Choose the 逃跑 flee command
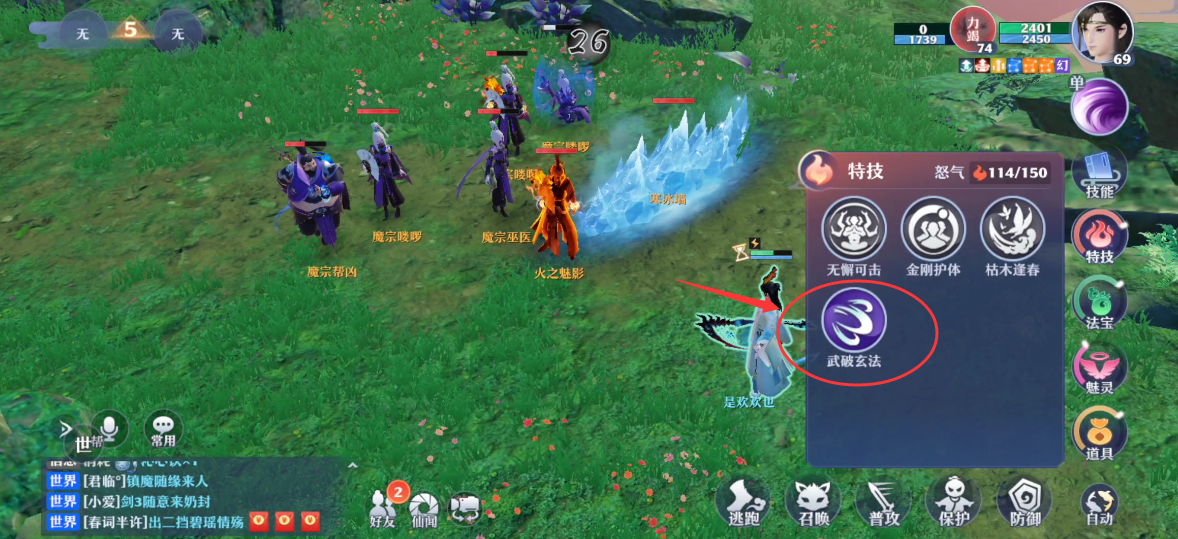Screen dimensions: 1178x539 coord(742,499)
